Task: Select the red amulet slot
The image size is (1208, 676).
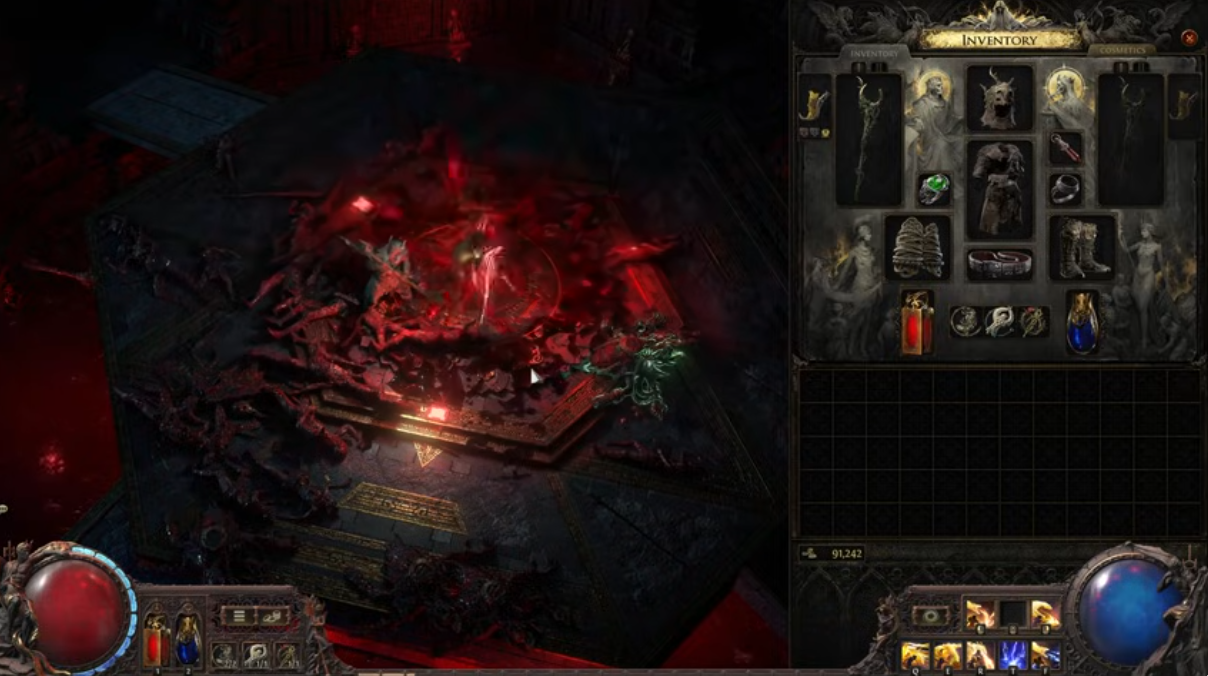Action: click(x=1066, y=148)
